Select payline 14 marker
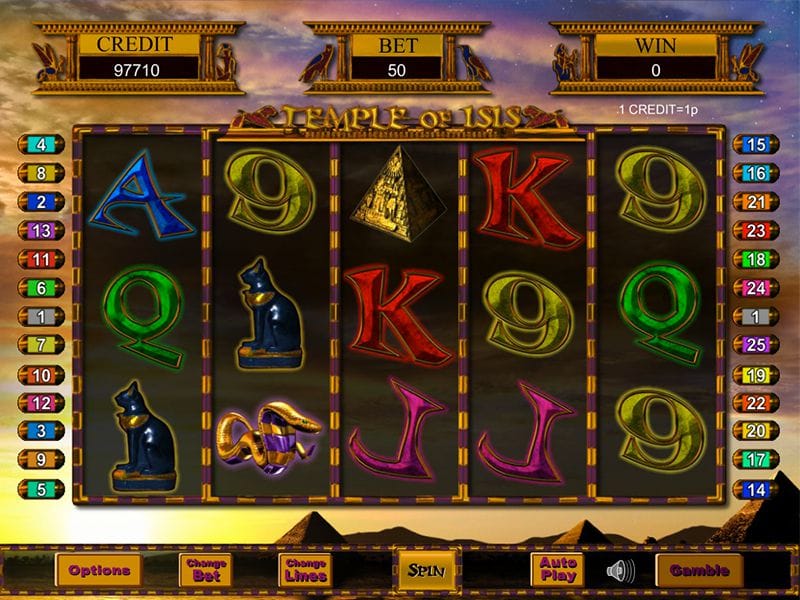The height and width of the screenshot is (600, 800). point(756,490)
